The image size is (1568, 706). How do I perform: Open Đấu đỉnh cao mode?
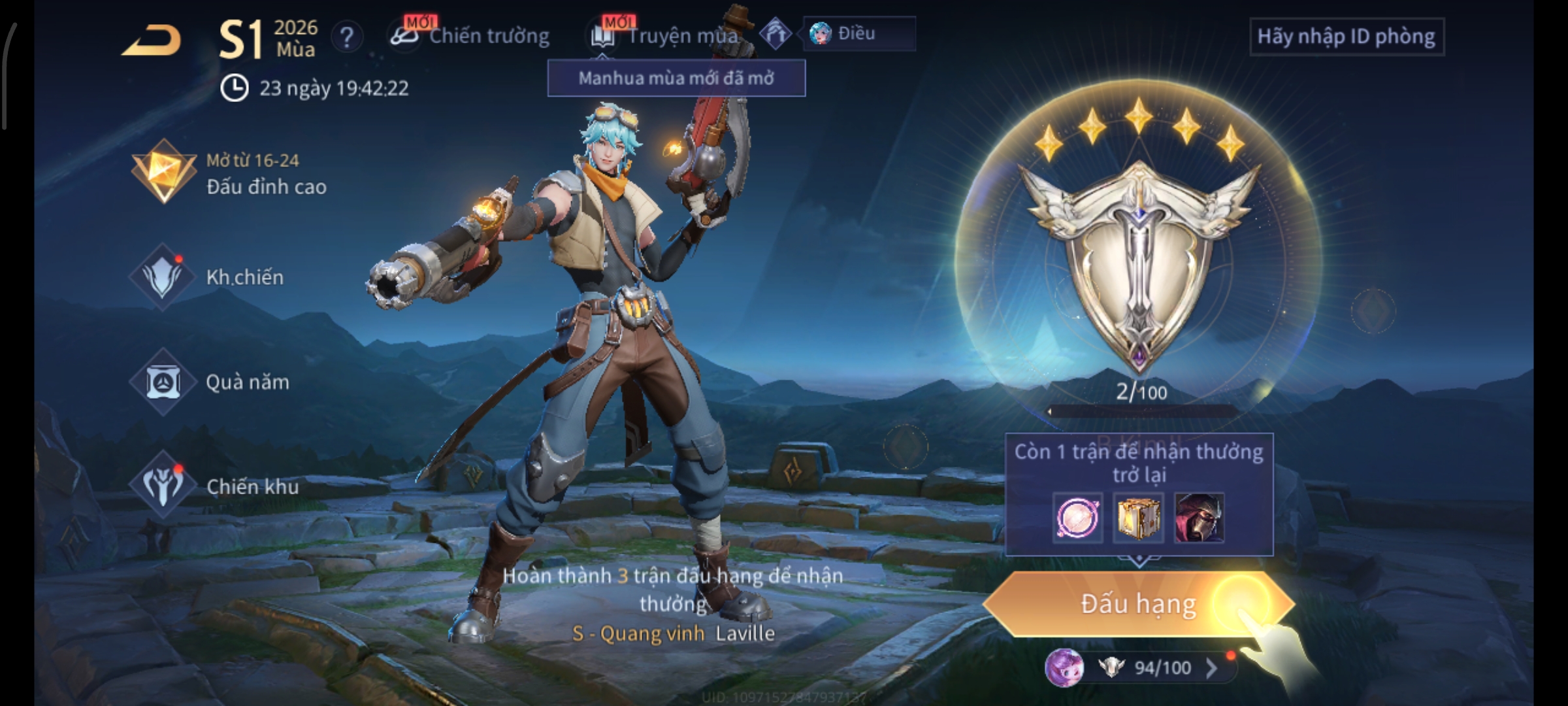(230, 174)
